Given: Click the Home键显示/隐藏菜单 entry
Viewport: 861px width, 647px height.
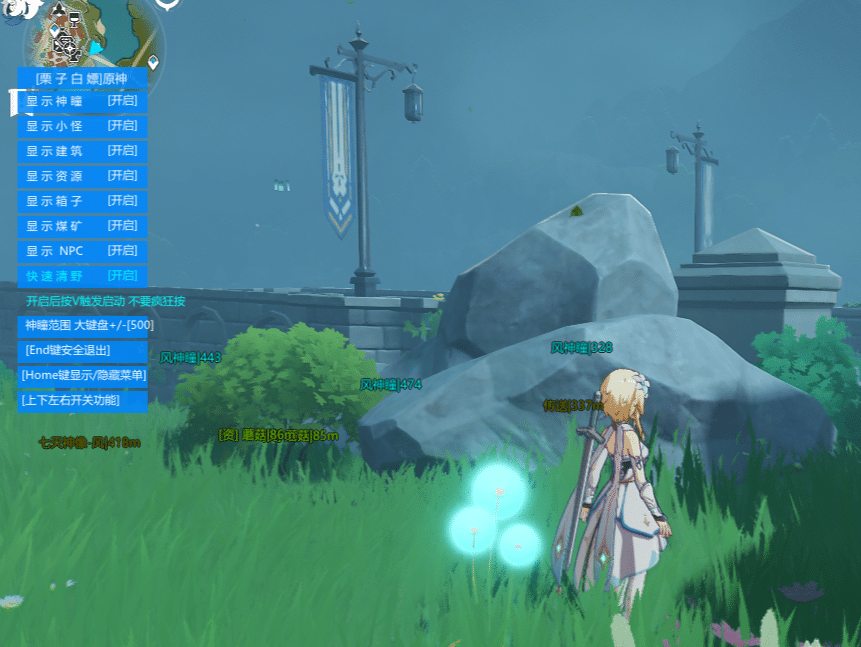Looking at the screenshot, I should coord(83,375).
